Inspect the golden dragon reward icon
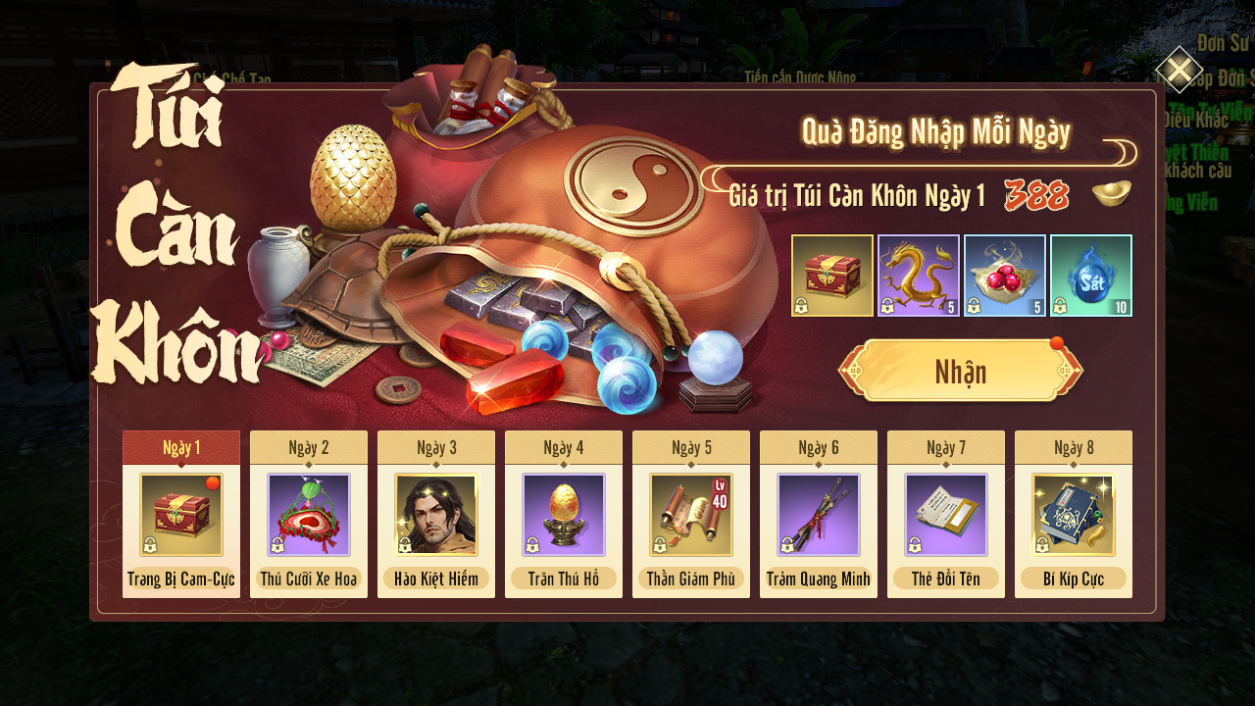The height and width of the screenshot is (706, 1255). (918, 276)
